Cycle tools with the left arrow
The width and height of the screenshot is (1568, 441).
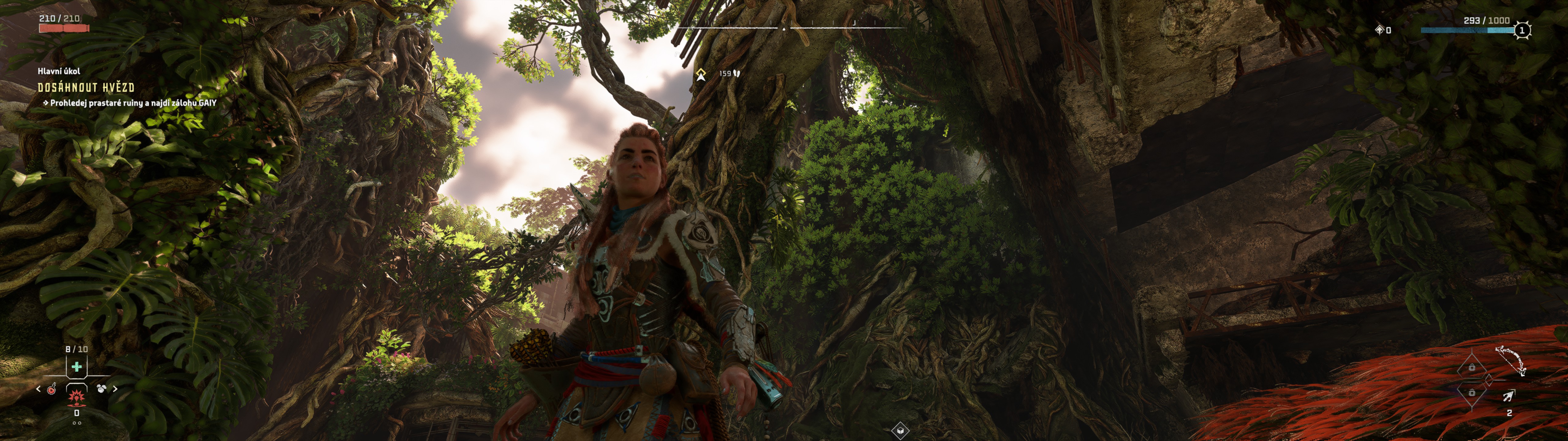click(x=38, y=389)
